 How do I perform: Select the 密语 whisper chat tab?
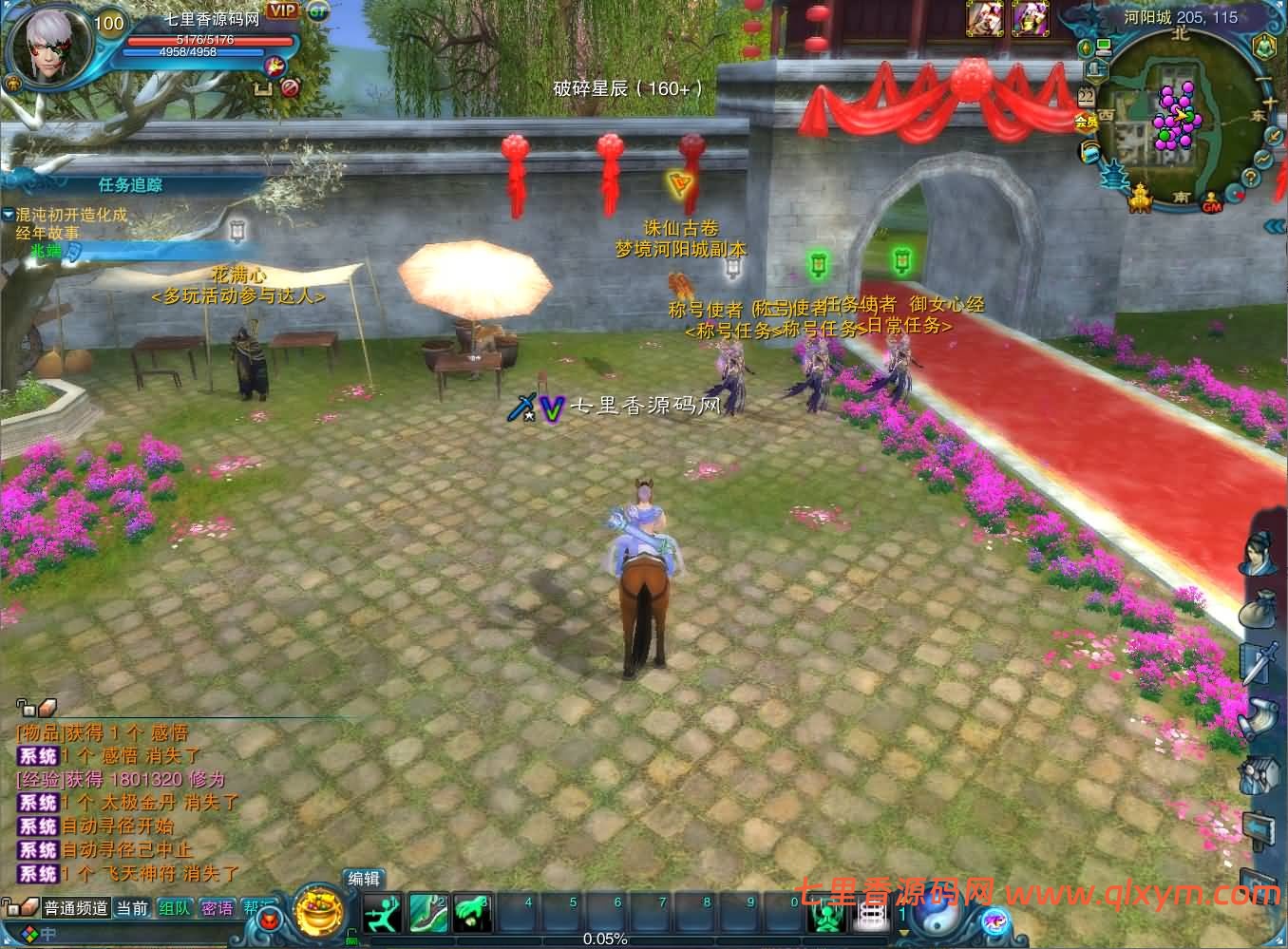pos(218,908)
